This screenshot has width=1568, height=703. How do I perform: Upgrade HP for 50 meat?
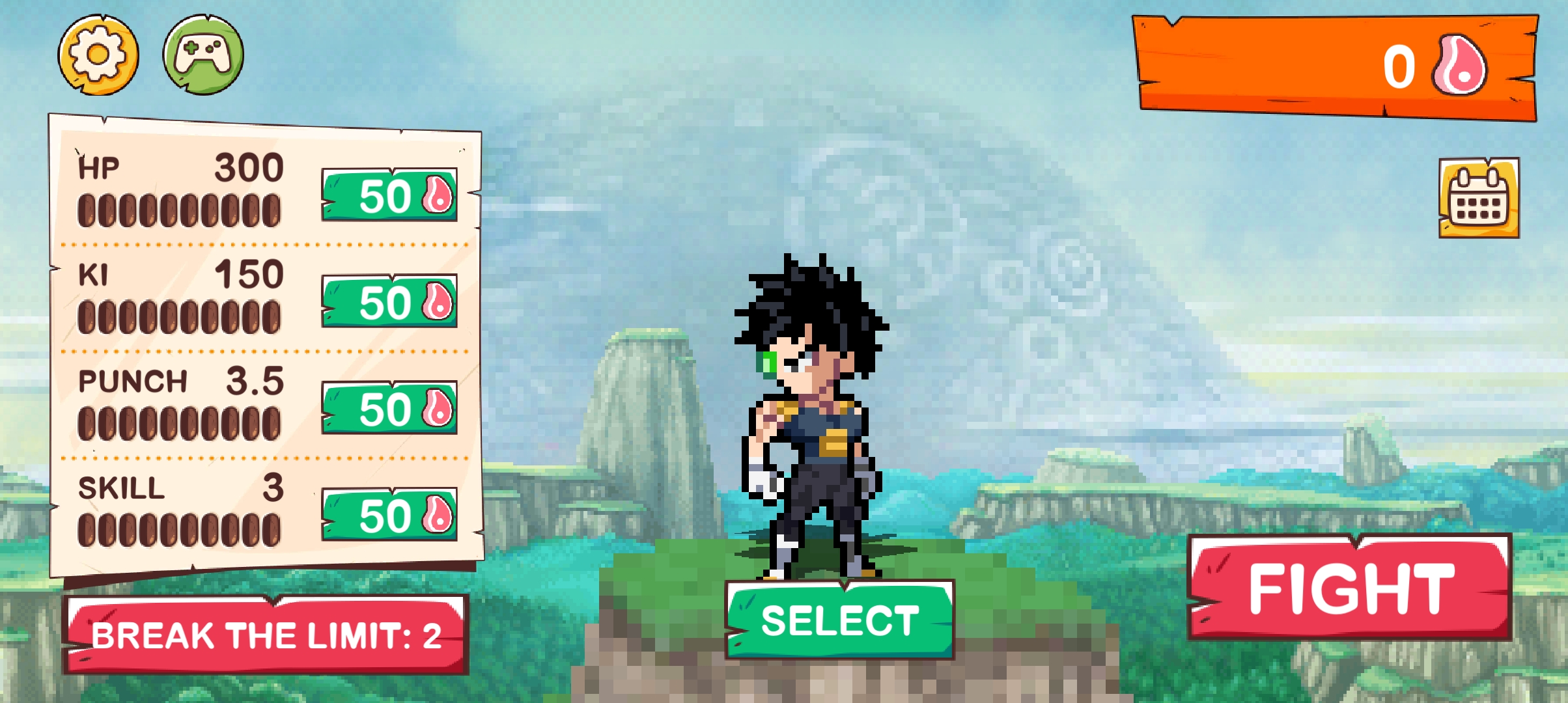tap(389, 195)
